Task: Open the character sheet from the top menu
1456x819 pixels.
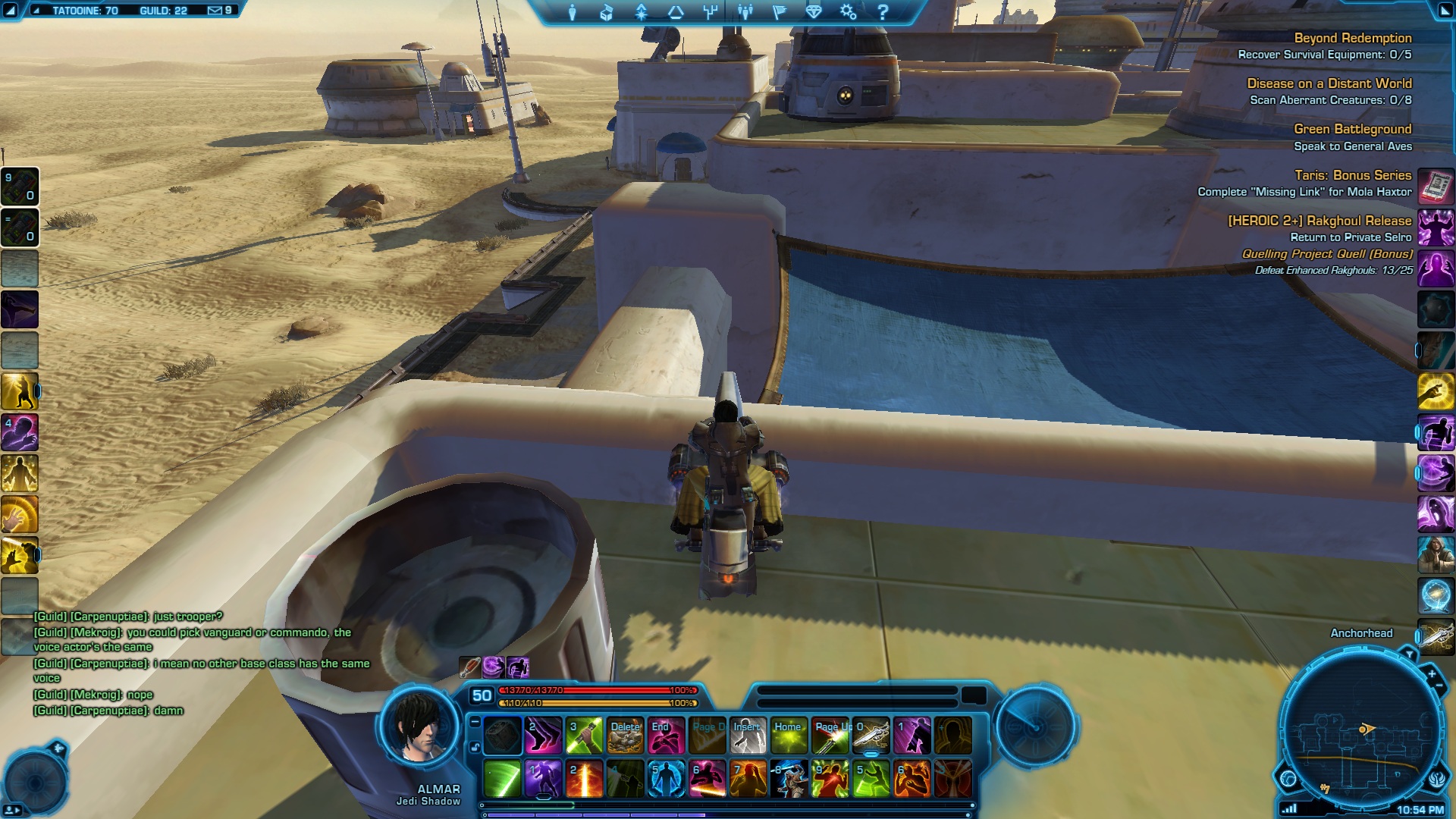Action: click(572, 12)
